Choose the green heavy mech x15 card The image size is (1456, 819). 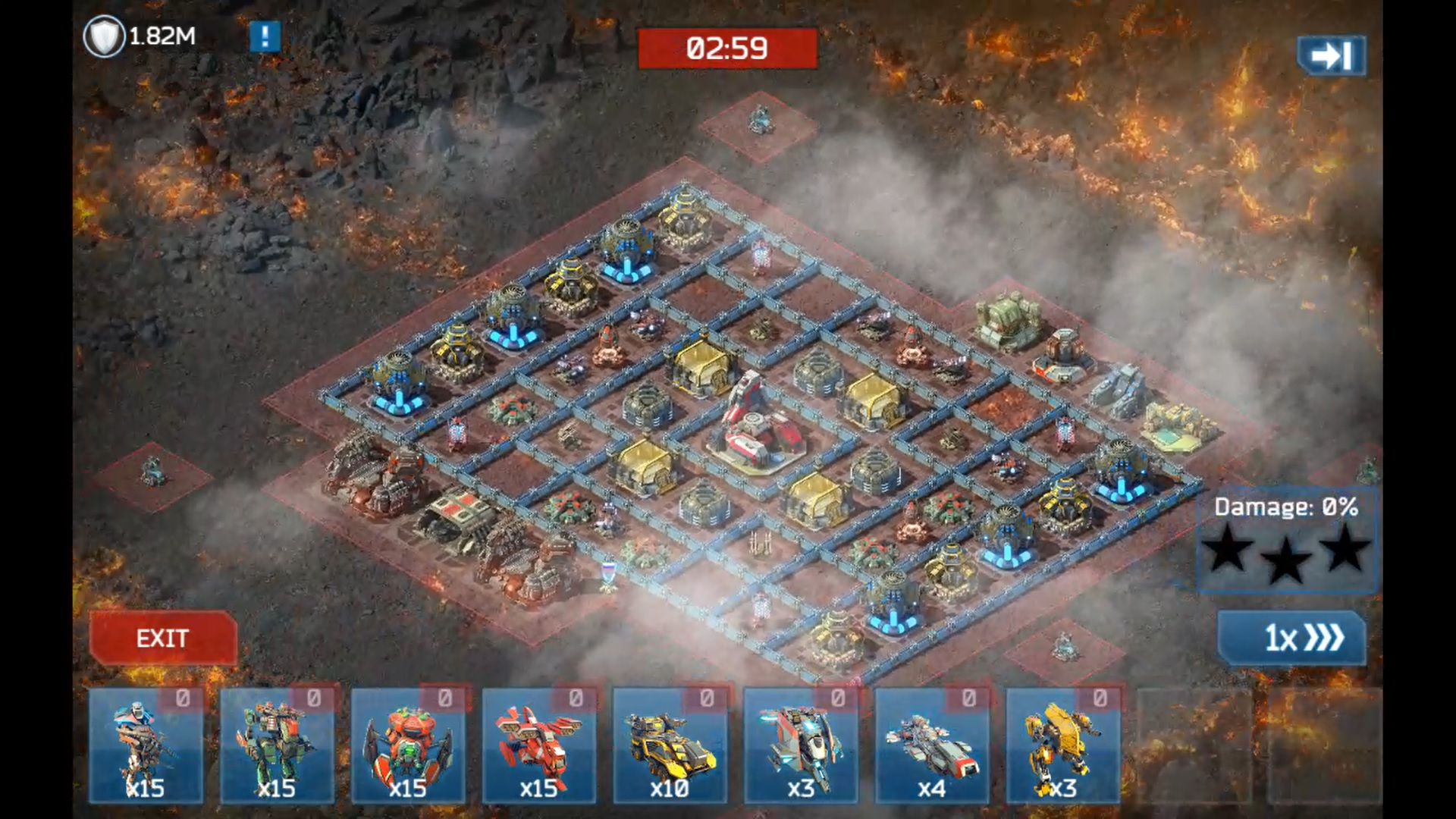277,746
